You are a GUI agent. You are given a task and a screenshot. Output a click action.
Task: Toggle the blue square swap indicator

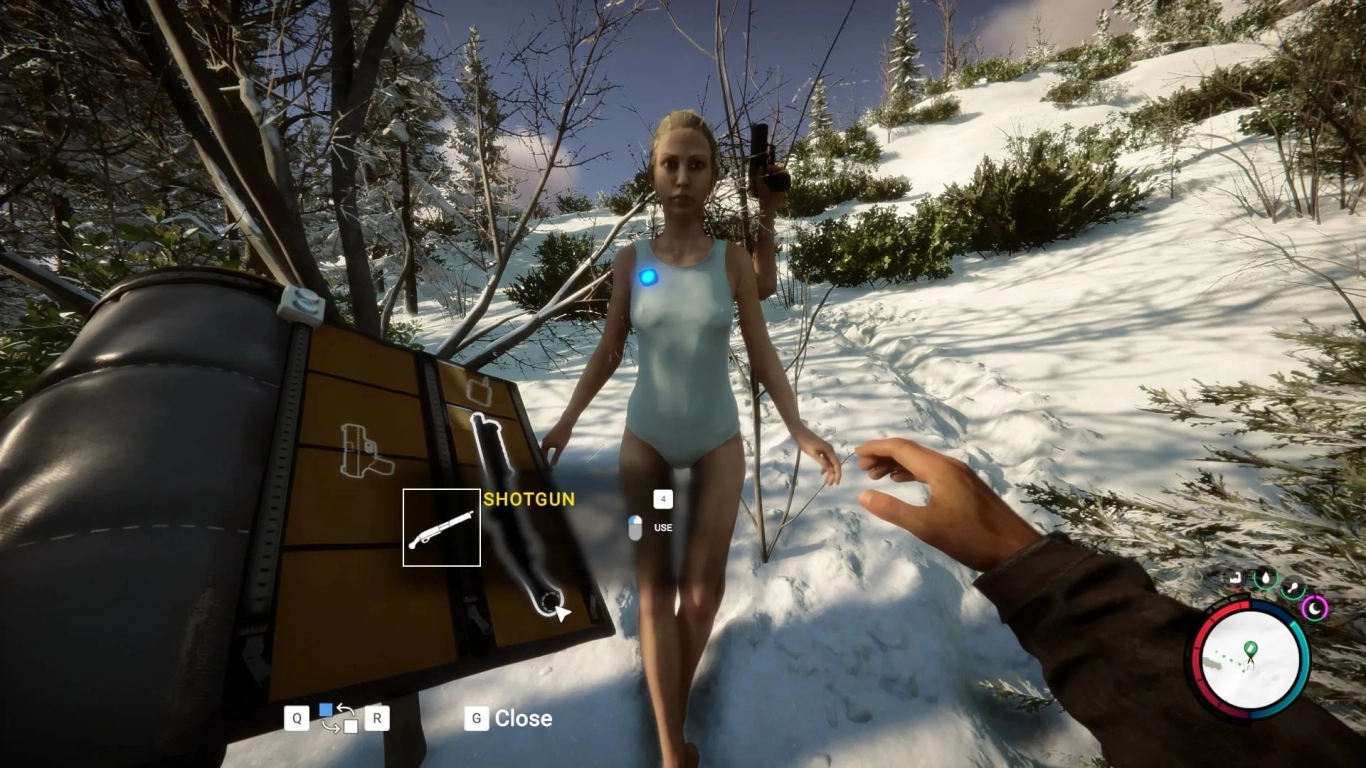326,709
